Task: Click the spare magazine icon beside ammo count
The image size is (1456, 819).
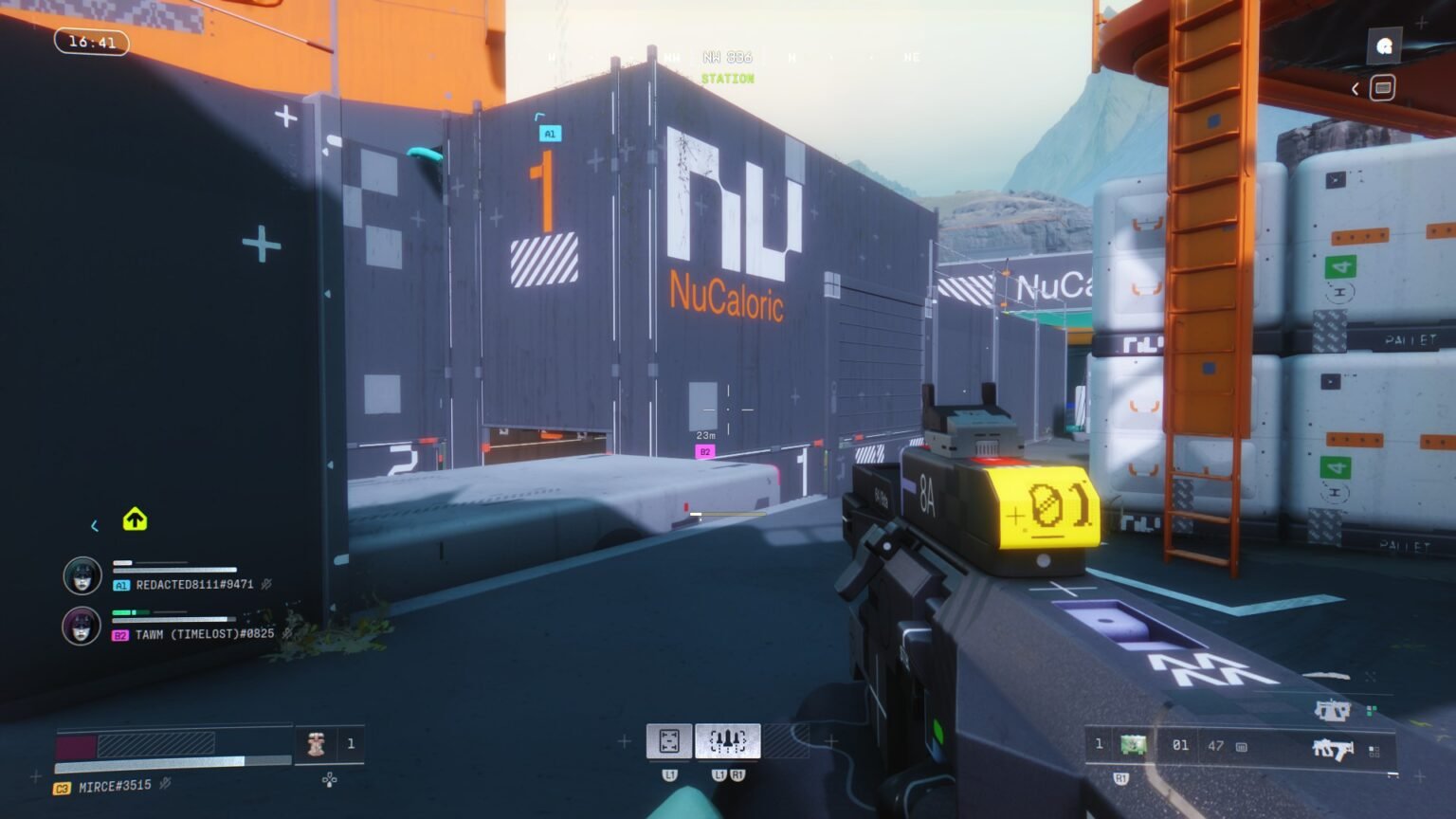Action: pos(1240,745)
